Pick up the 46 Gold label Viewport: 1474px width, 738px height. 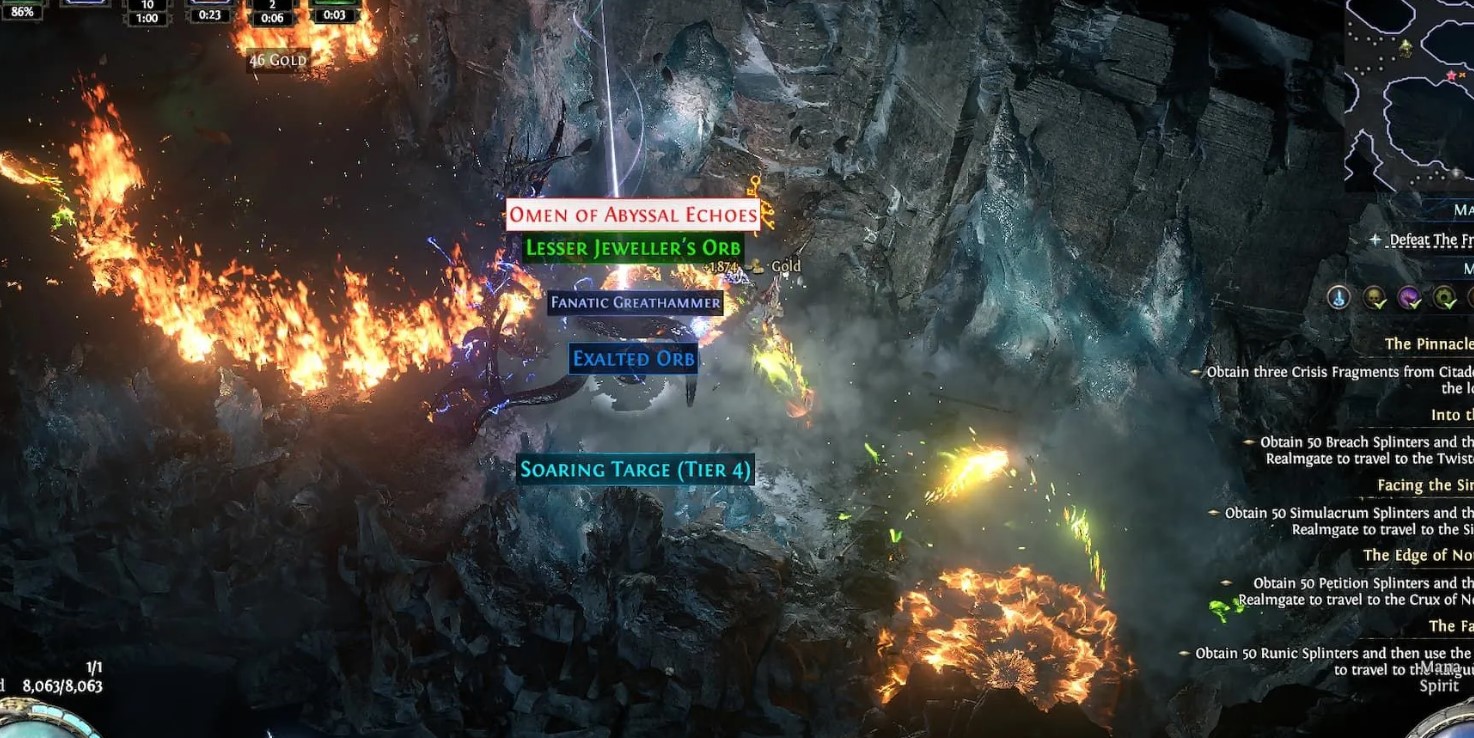(x=278, y=61)
